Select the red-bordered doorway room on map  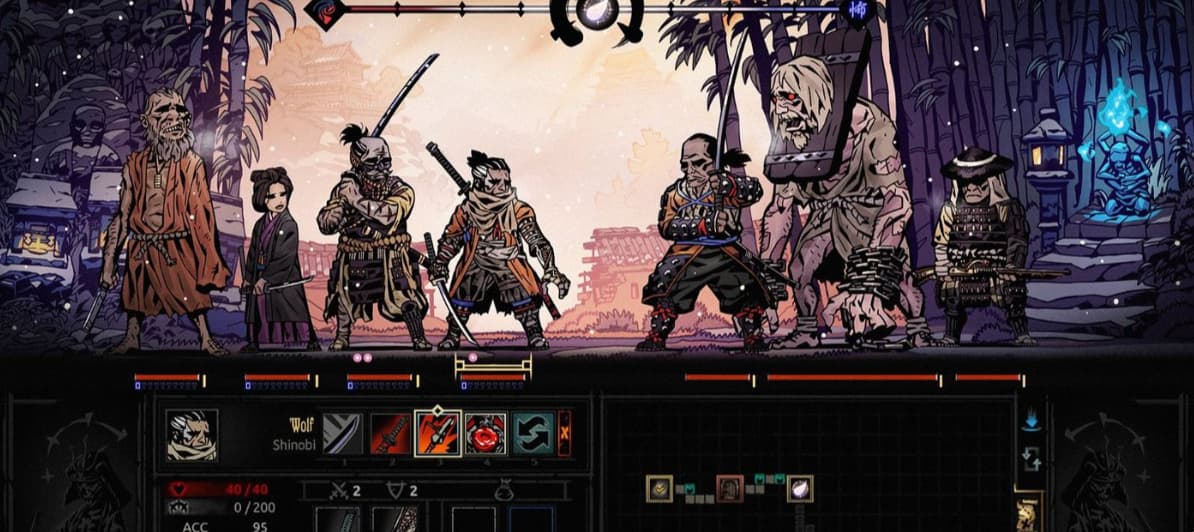[x=730, y=488]
